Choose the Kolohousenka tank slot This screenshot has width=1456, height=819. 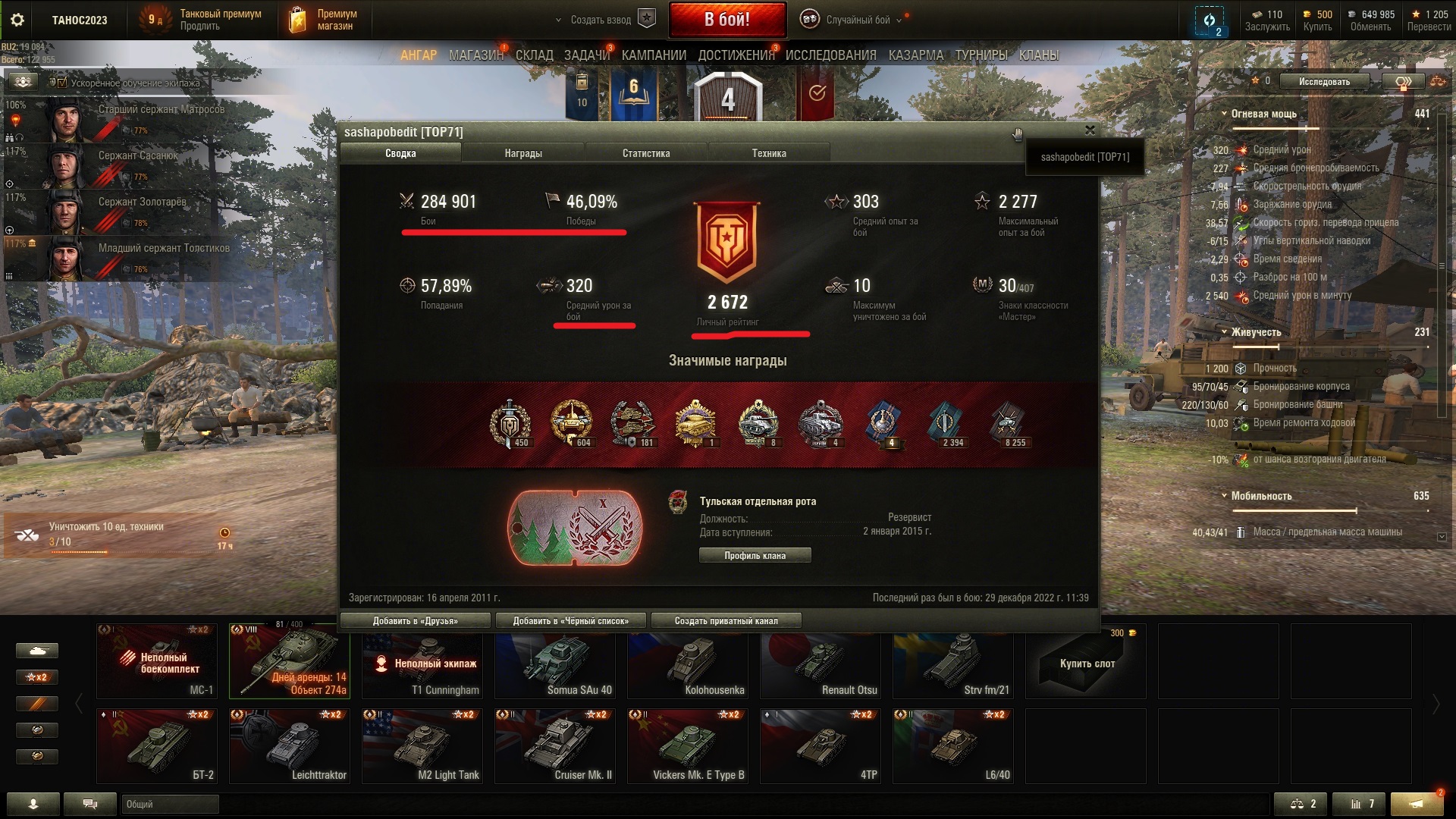(688, 661)
